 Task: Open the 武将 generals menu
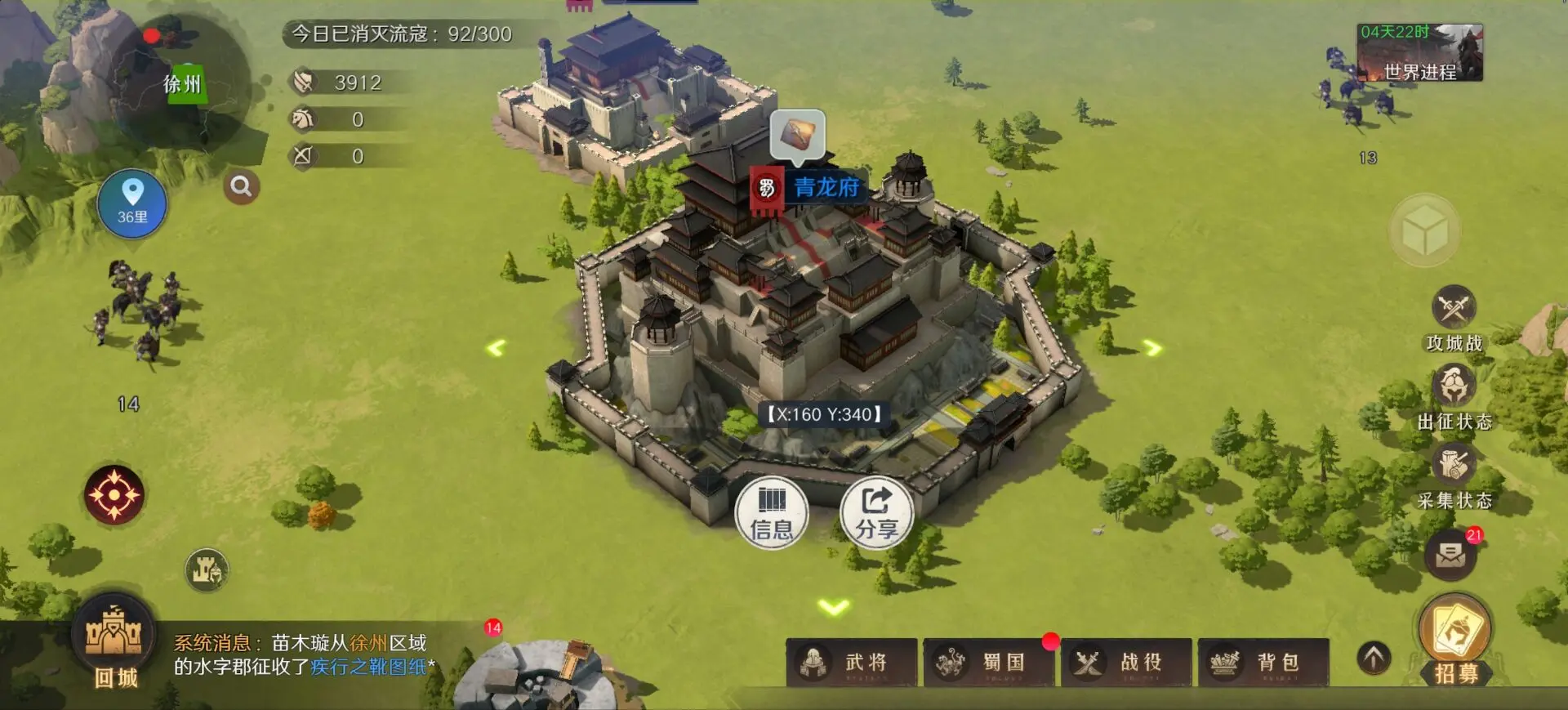click(852, 663)
